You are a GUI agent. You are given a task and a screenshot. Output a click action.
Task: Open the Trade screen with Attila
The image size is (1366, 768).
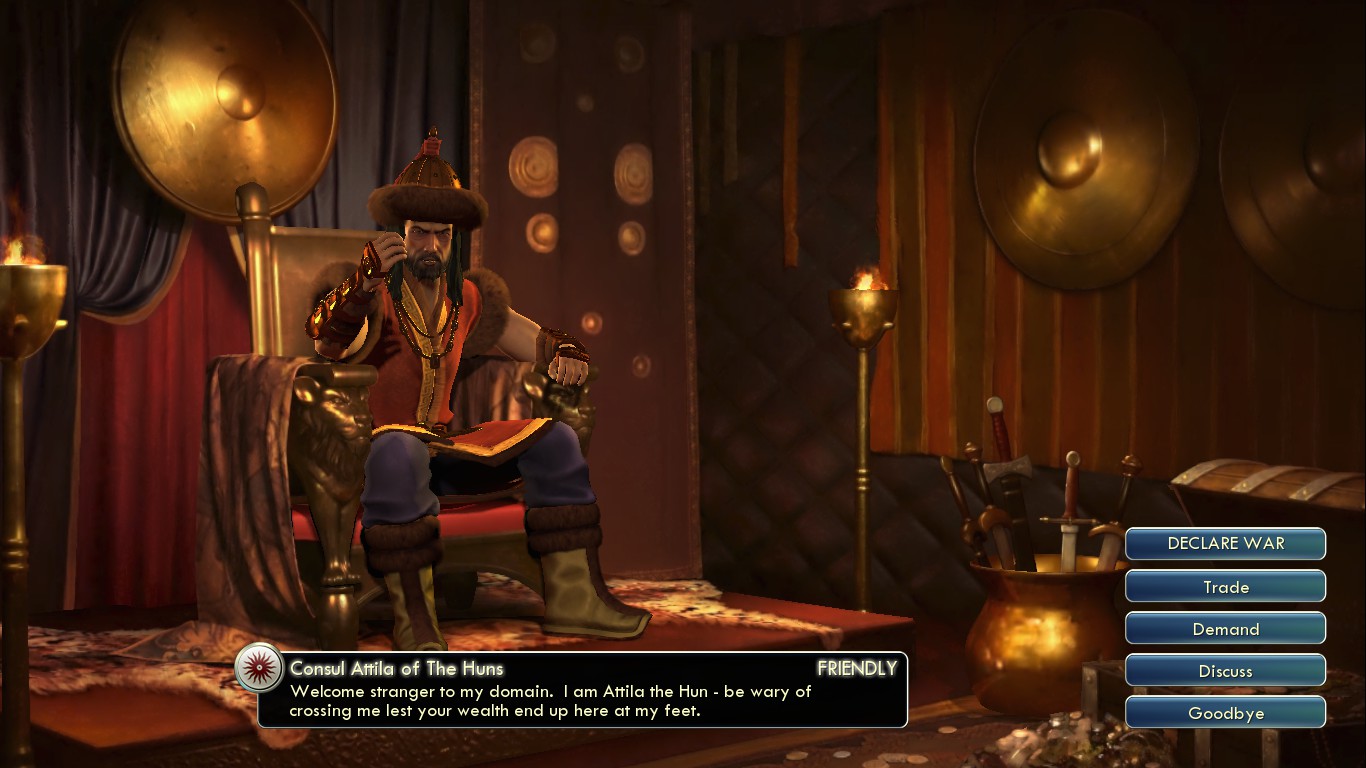click(1225, 587)
